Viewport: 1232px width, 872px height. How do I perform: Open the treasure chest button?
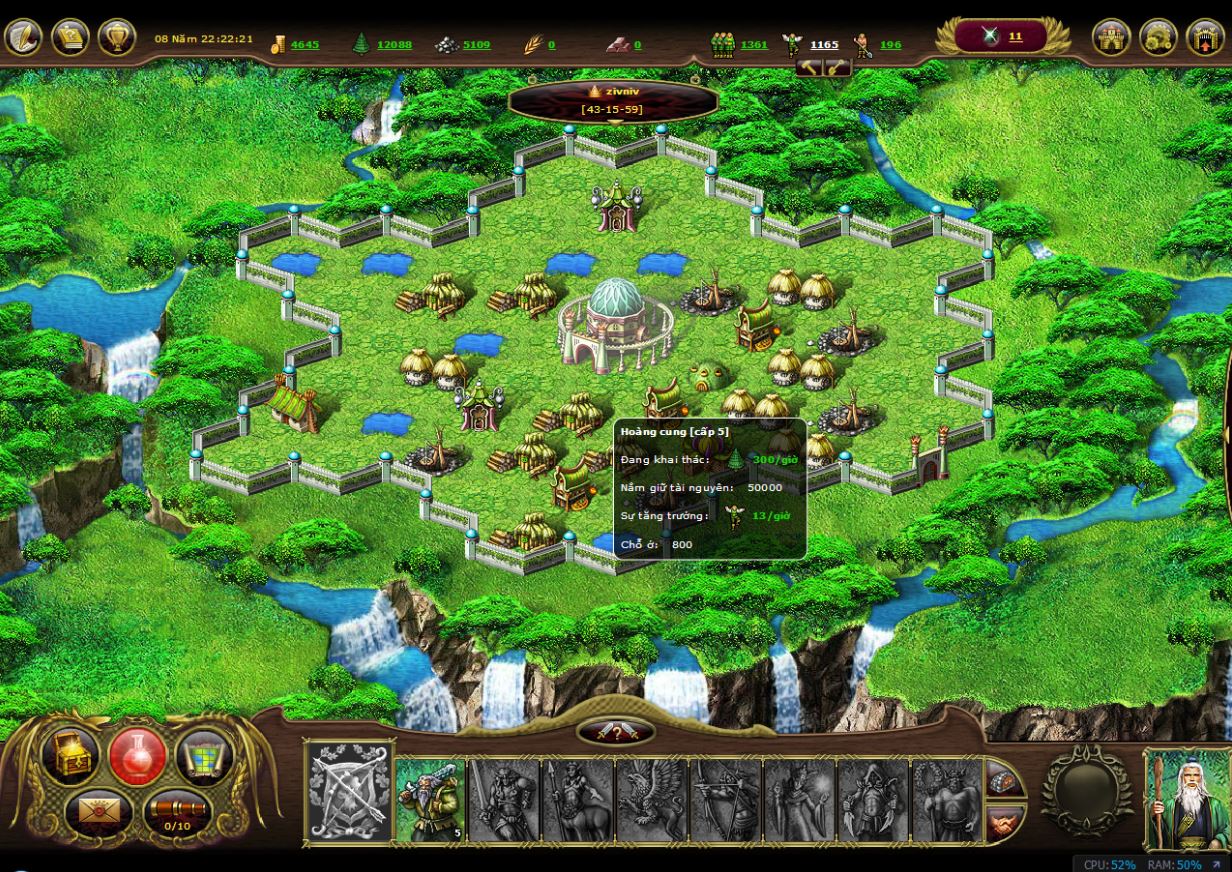(x=70, y=757)
